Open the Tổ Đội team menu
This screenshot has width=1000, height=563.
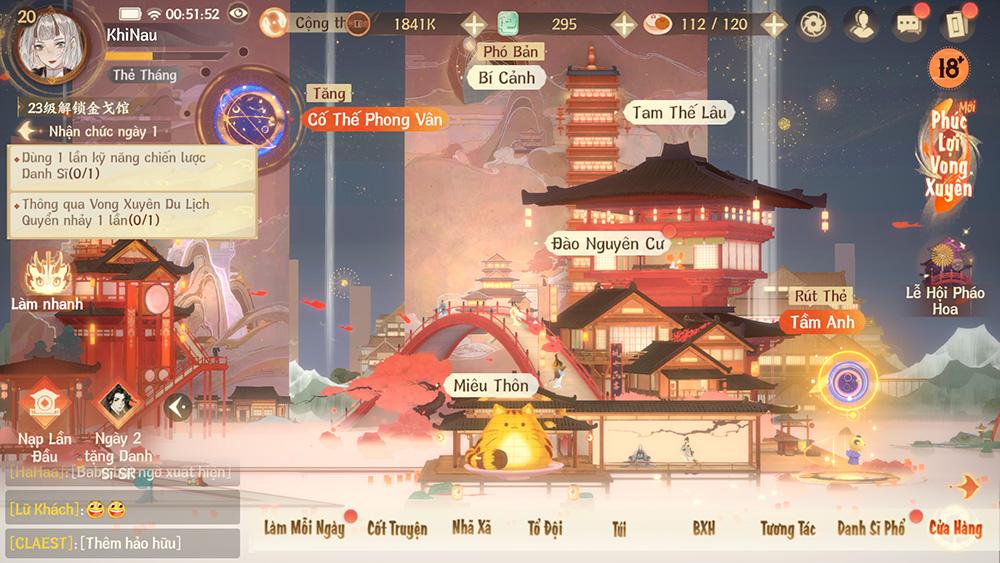coord(545,527)
